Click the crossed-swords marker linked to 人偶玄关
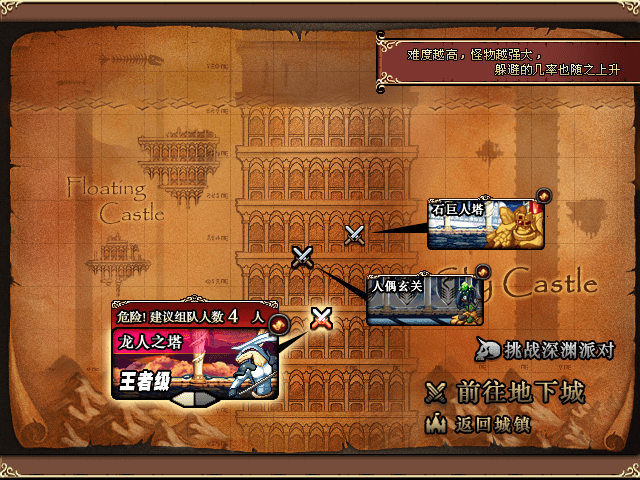The width and height of the screenshot is (640, 480). (x=303, y=257)
